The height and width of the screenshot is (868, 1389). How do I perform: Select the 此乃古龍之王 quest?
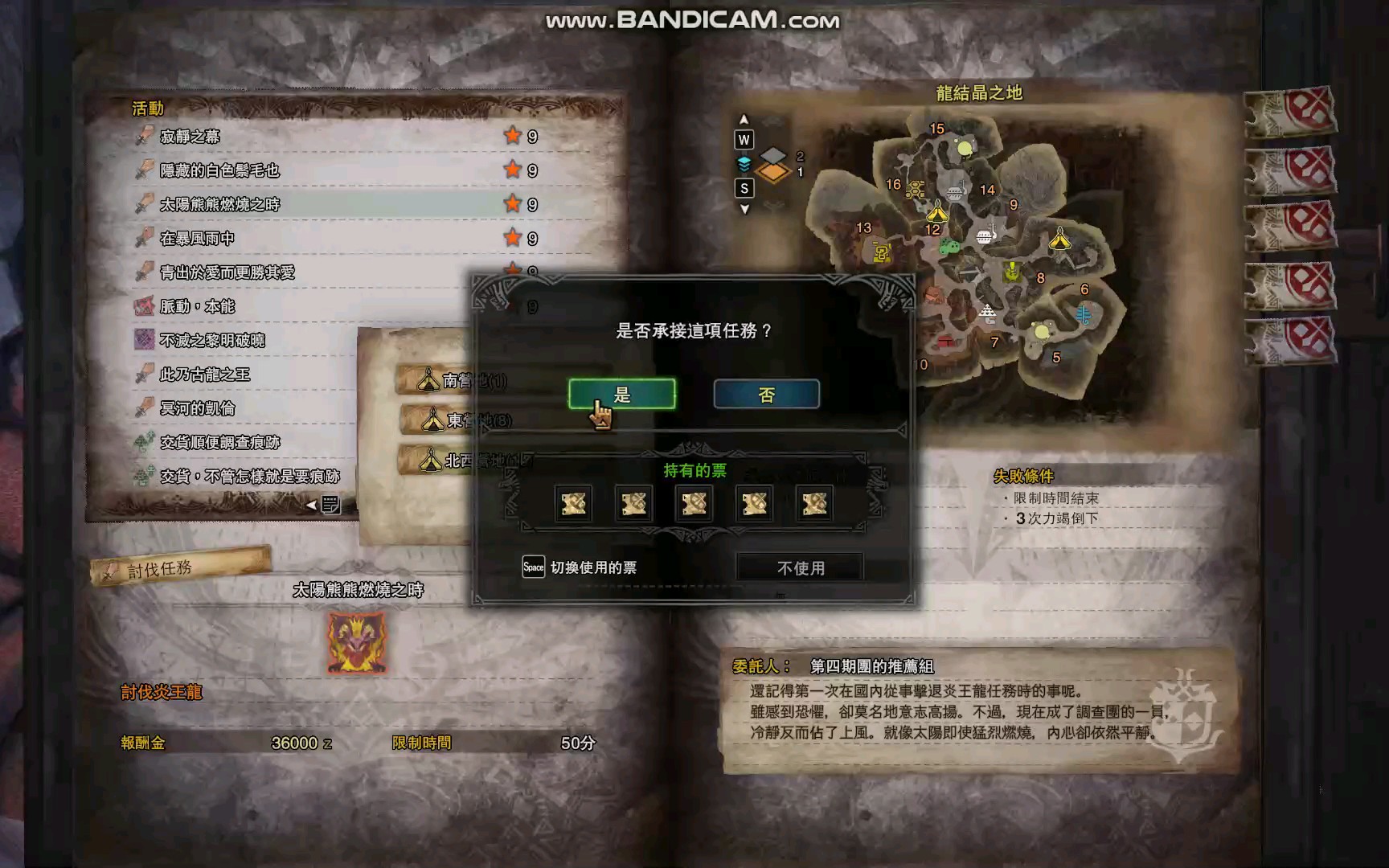point(204,375)
